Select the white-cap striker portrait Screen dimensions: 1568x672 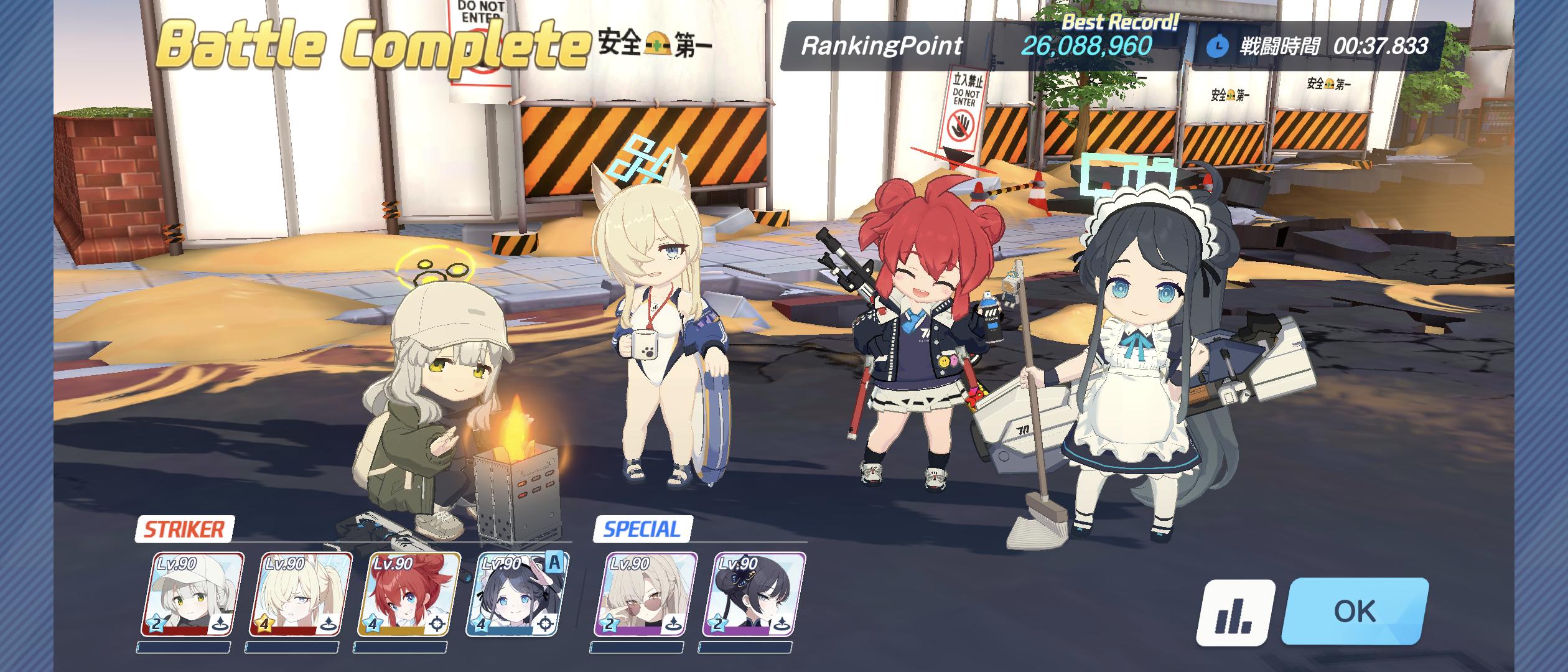coord(193,594)
